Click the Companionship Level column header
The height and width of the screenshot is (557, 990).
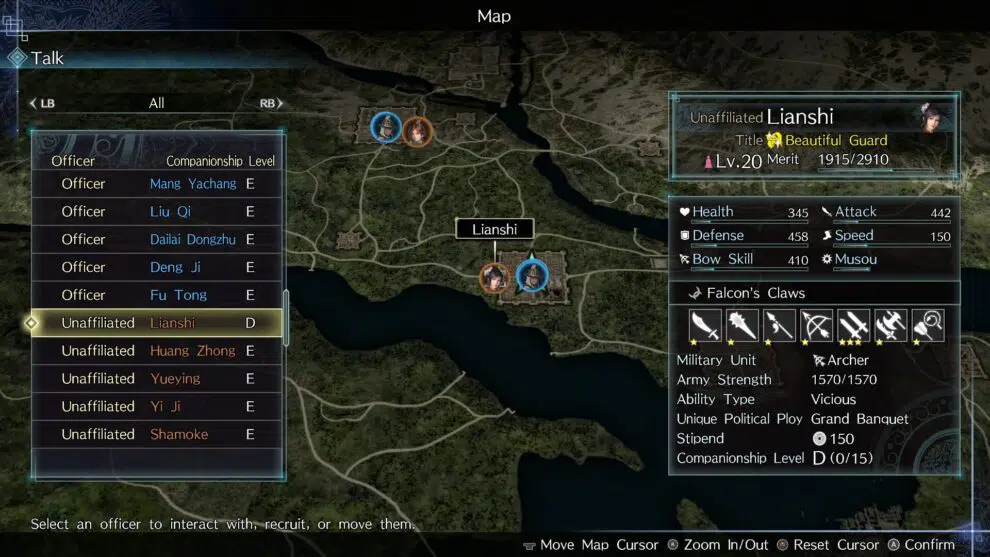tap(220, 161)
